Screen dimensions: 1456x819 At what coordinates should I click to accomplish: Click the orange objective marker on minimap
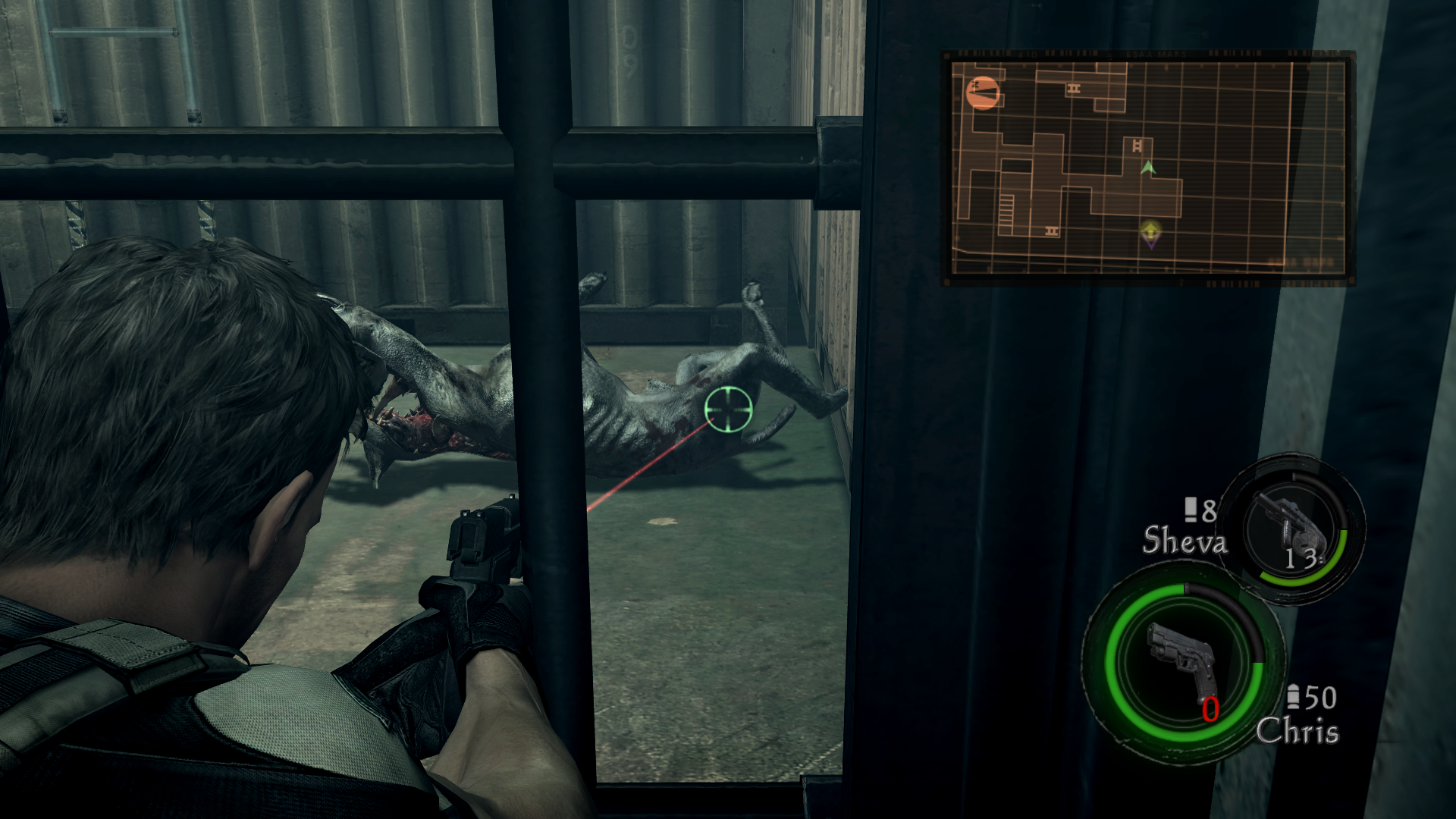[x=983, y=93]
